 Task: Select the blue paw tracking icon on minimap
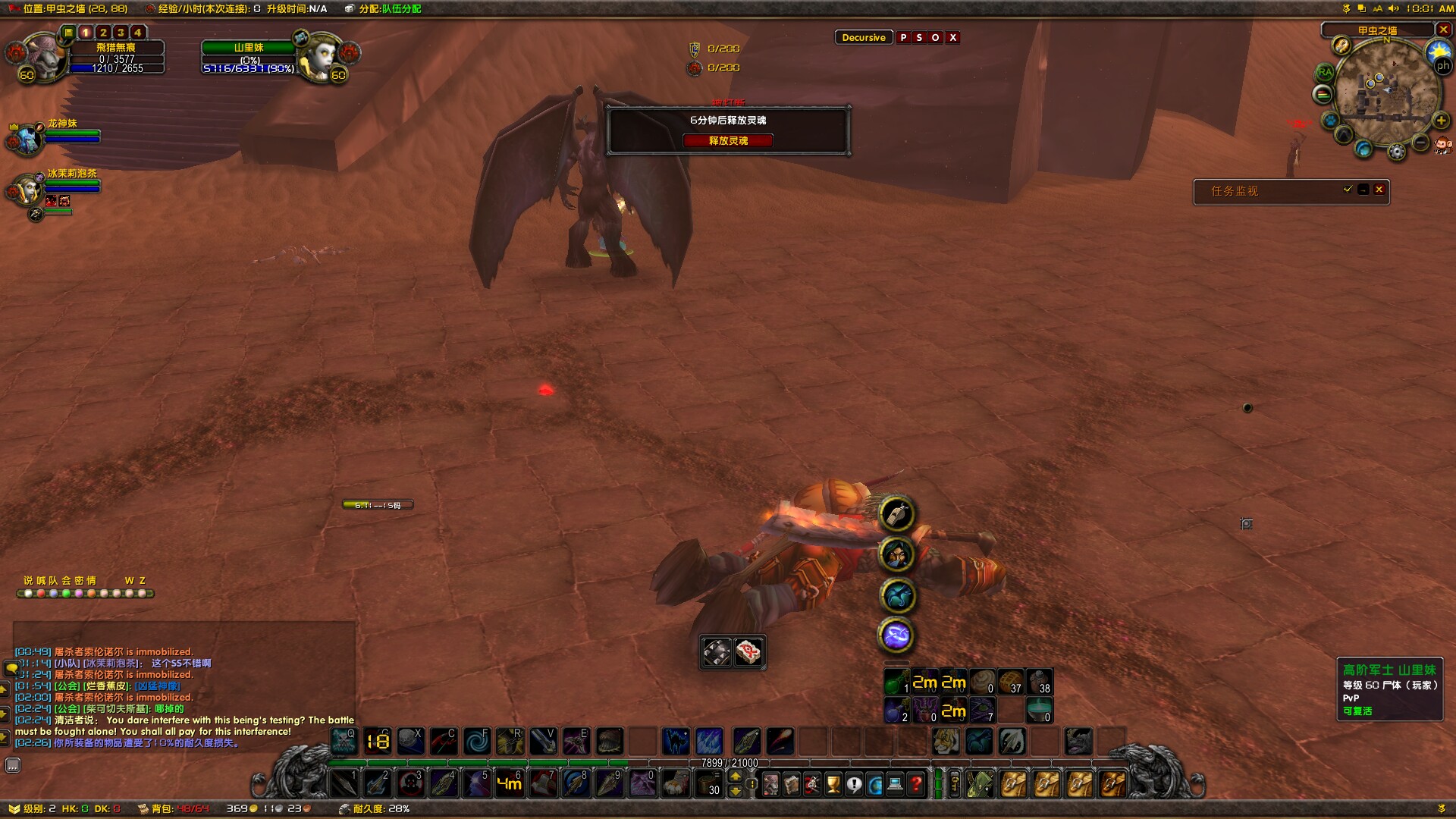[x=1330, y=120]
